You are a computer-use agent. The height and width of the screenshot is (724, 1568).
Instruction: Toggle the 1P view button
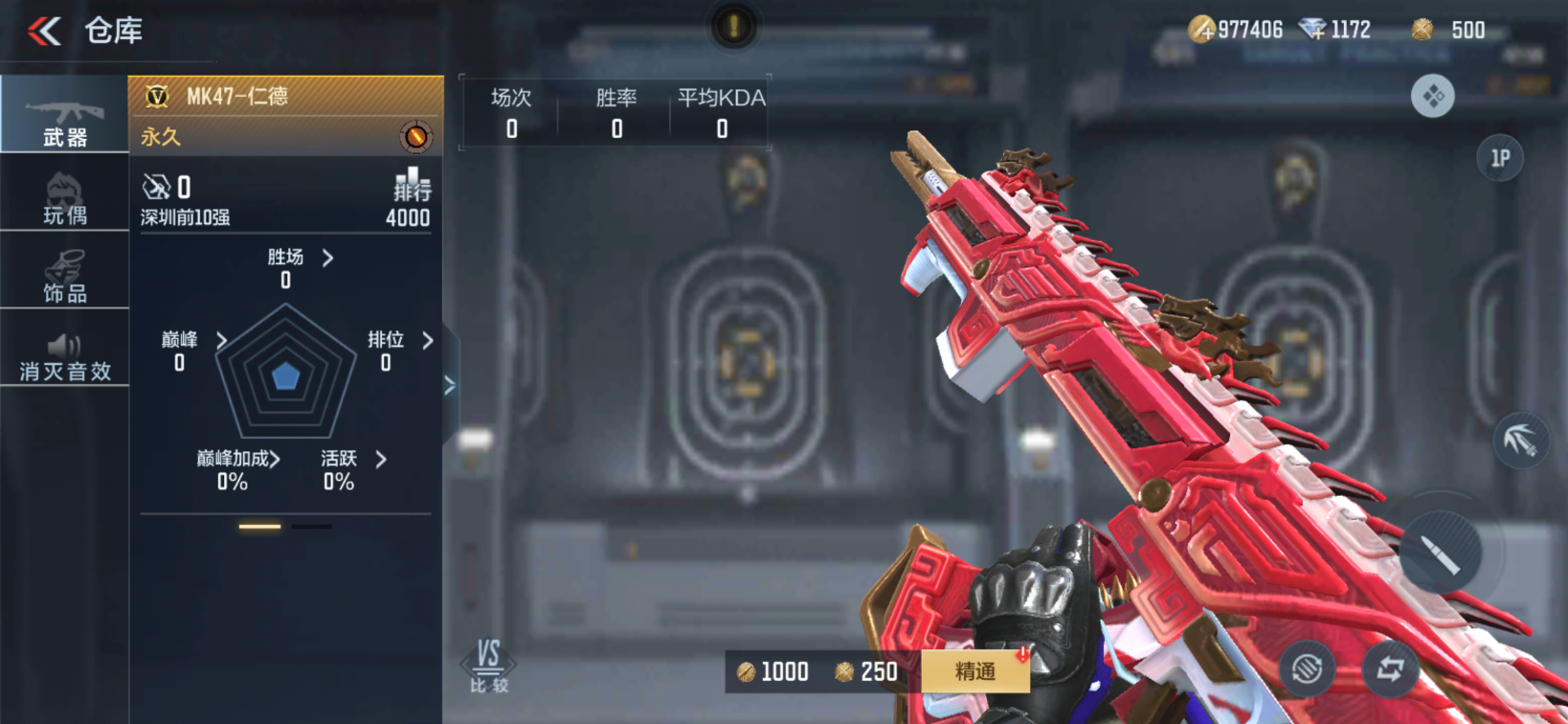(1500, 158)
